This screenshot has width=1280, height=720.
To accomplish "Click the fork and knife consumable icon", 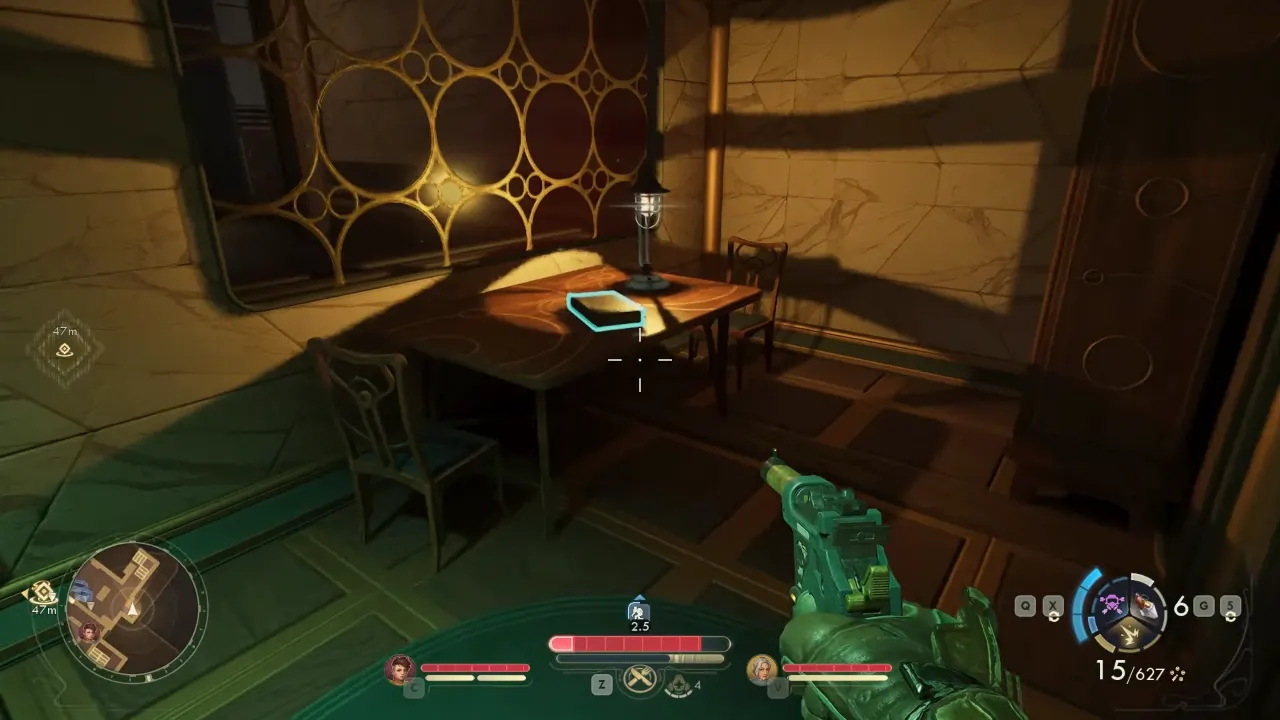I will point(638,680).
